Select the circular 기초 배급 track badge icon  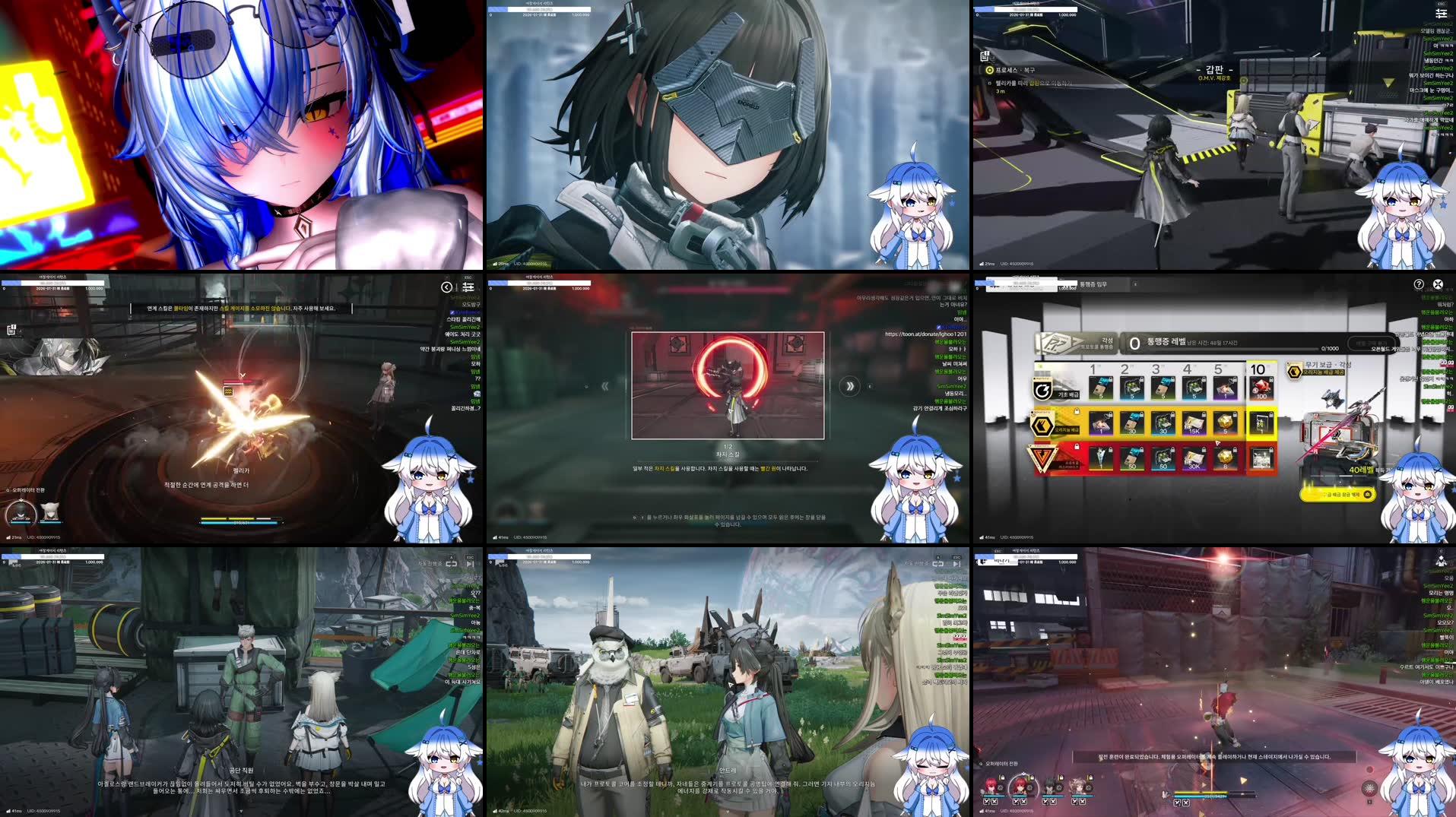pos(1043,389)
